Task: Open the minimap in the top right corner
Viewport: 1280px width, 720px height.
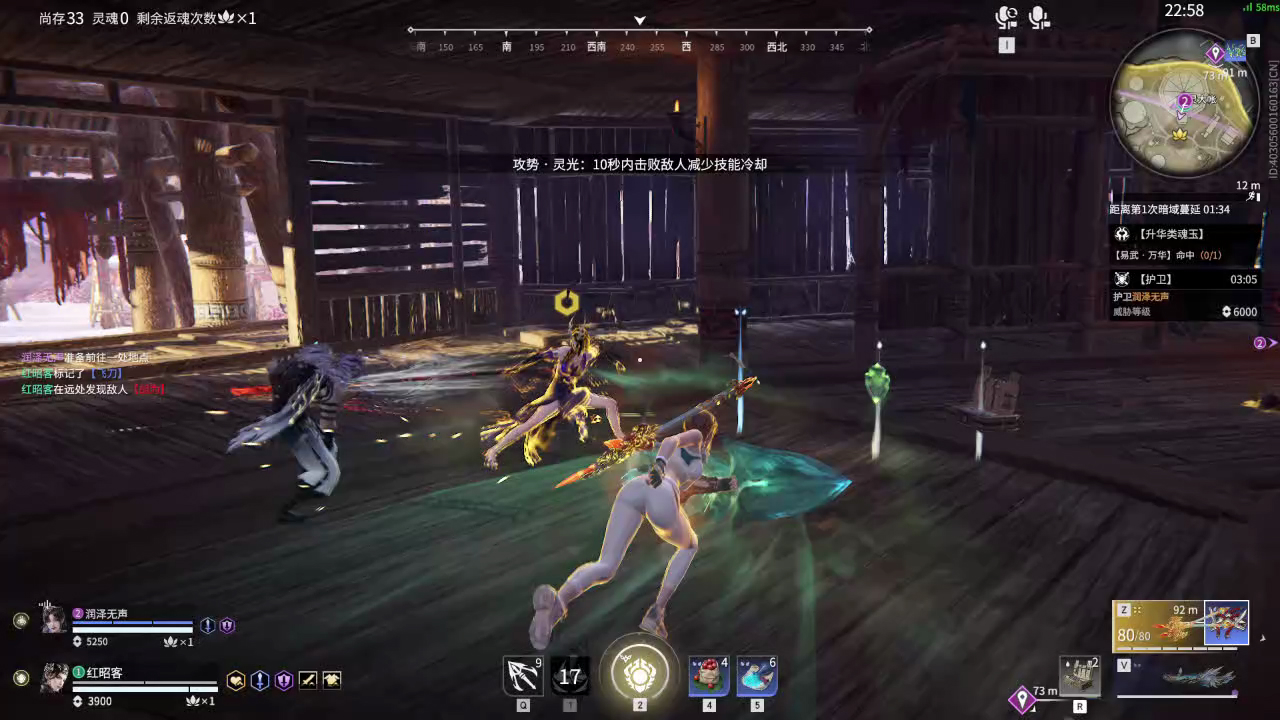Action: [x=1183, y=100]
